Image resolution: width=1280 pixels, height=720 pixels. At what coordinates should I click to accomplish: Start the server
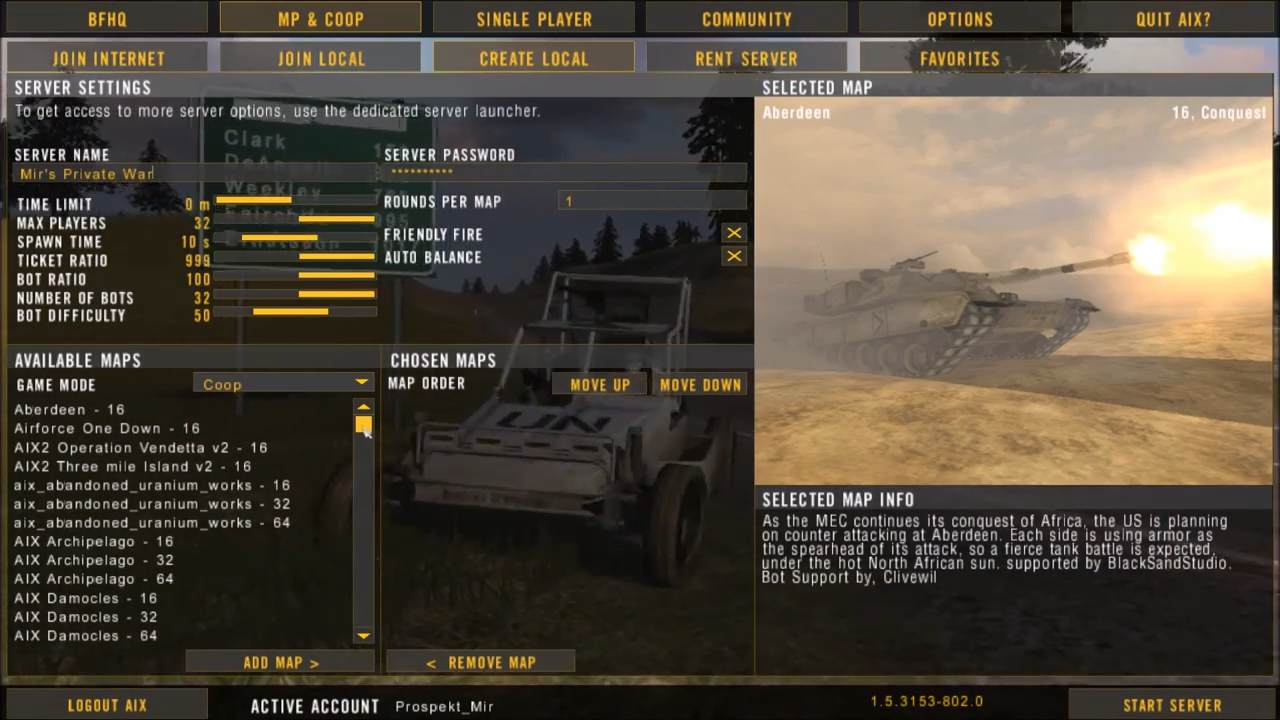tap(1172, 705)
